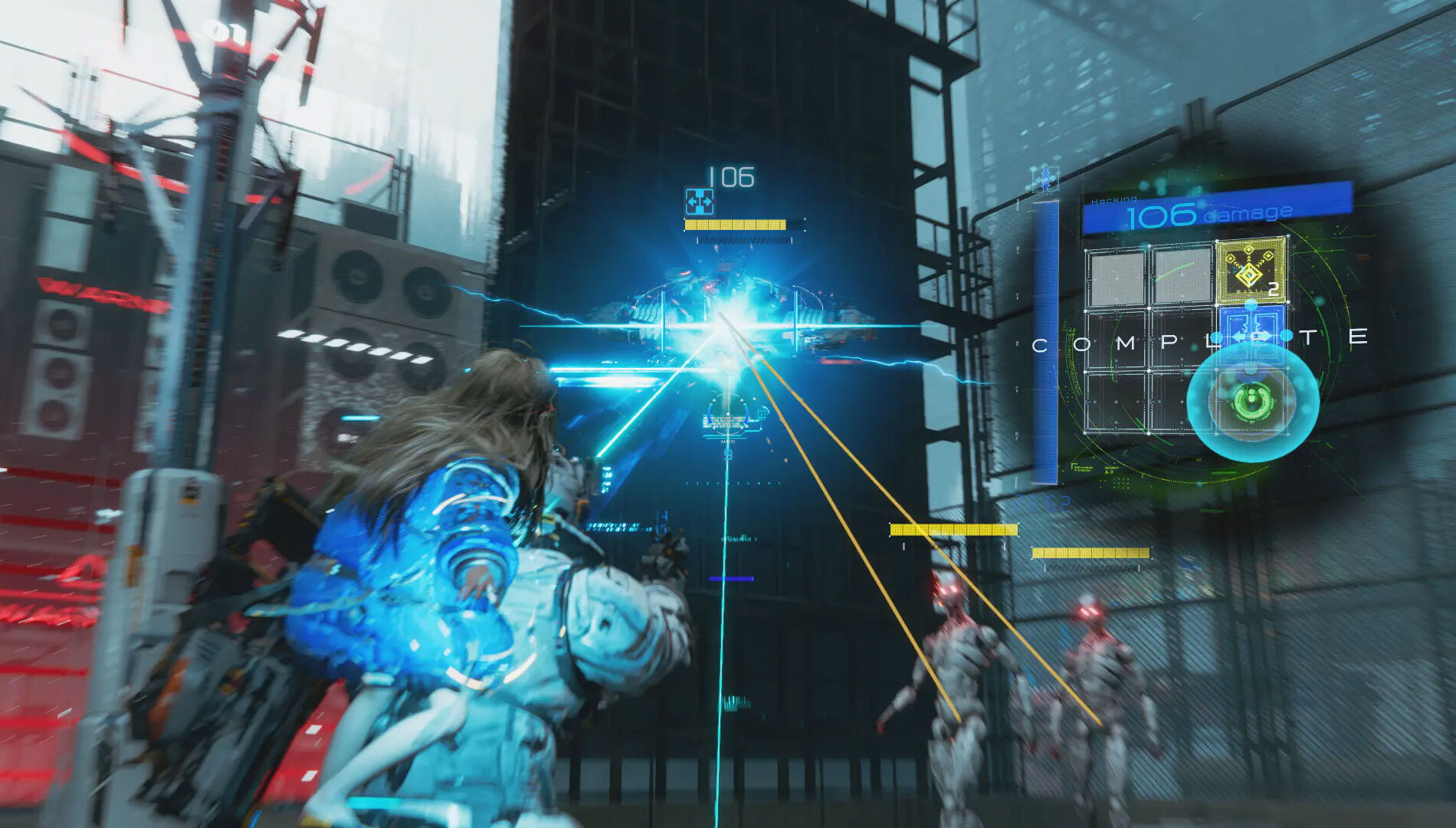Click the enemy's yellow health bar at top
The image size is (1456, 828).
pyautogui.click(x=736, y=224)
